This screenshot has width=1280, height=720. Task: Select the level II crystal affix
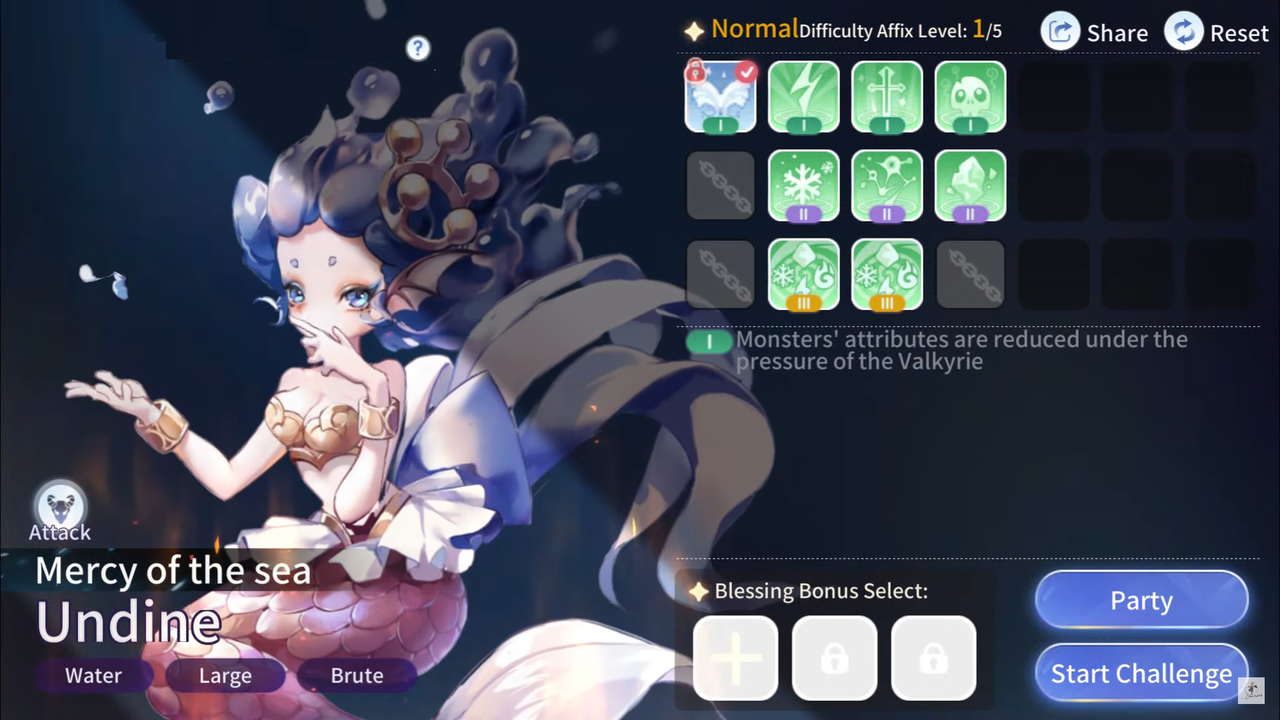tap(970, 185)
